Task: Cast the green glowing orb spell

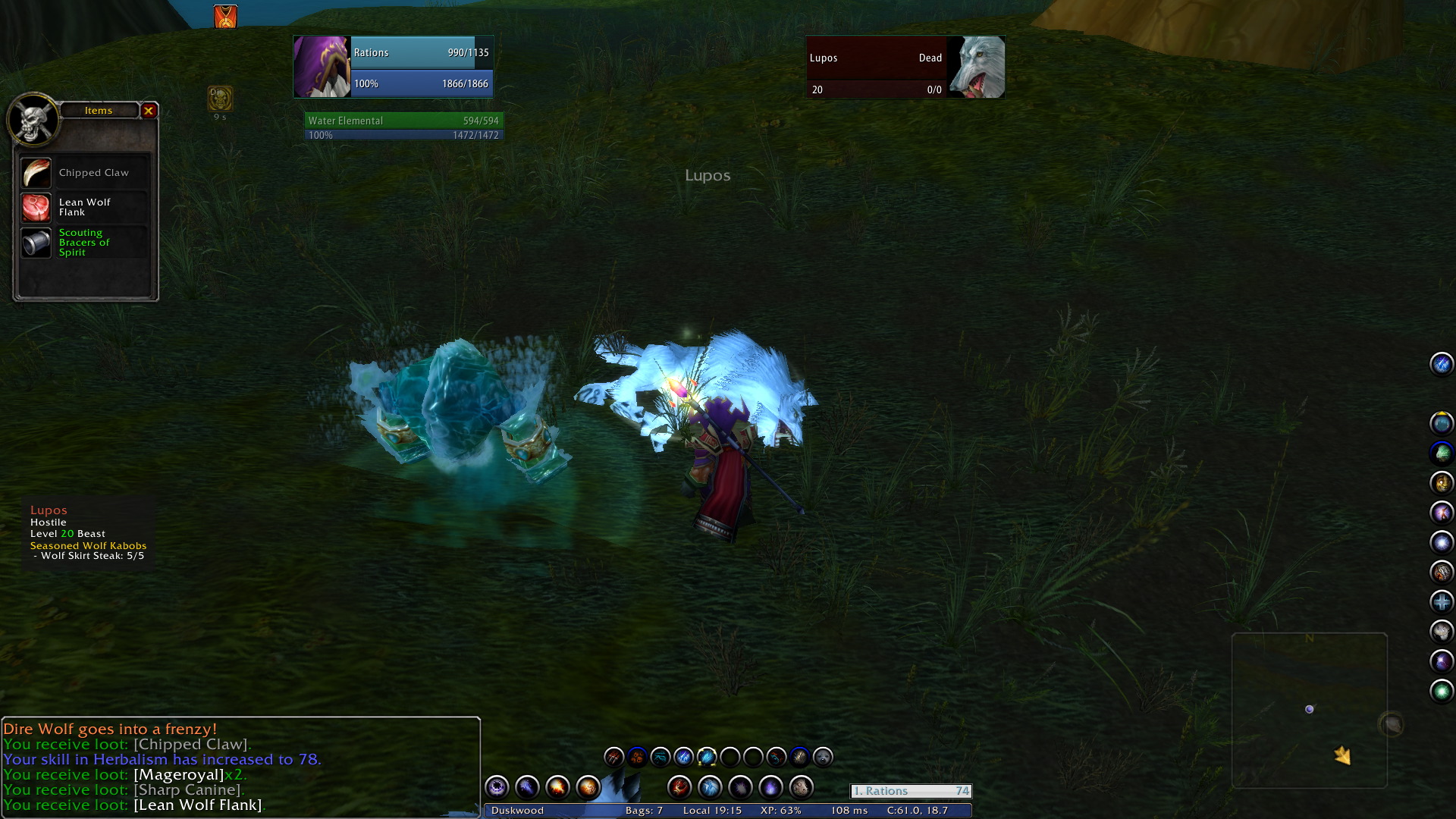Action: click(1442, 691)
